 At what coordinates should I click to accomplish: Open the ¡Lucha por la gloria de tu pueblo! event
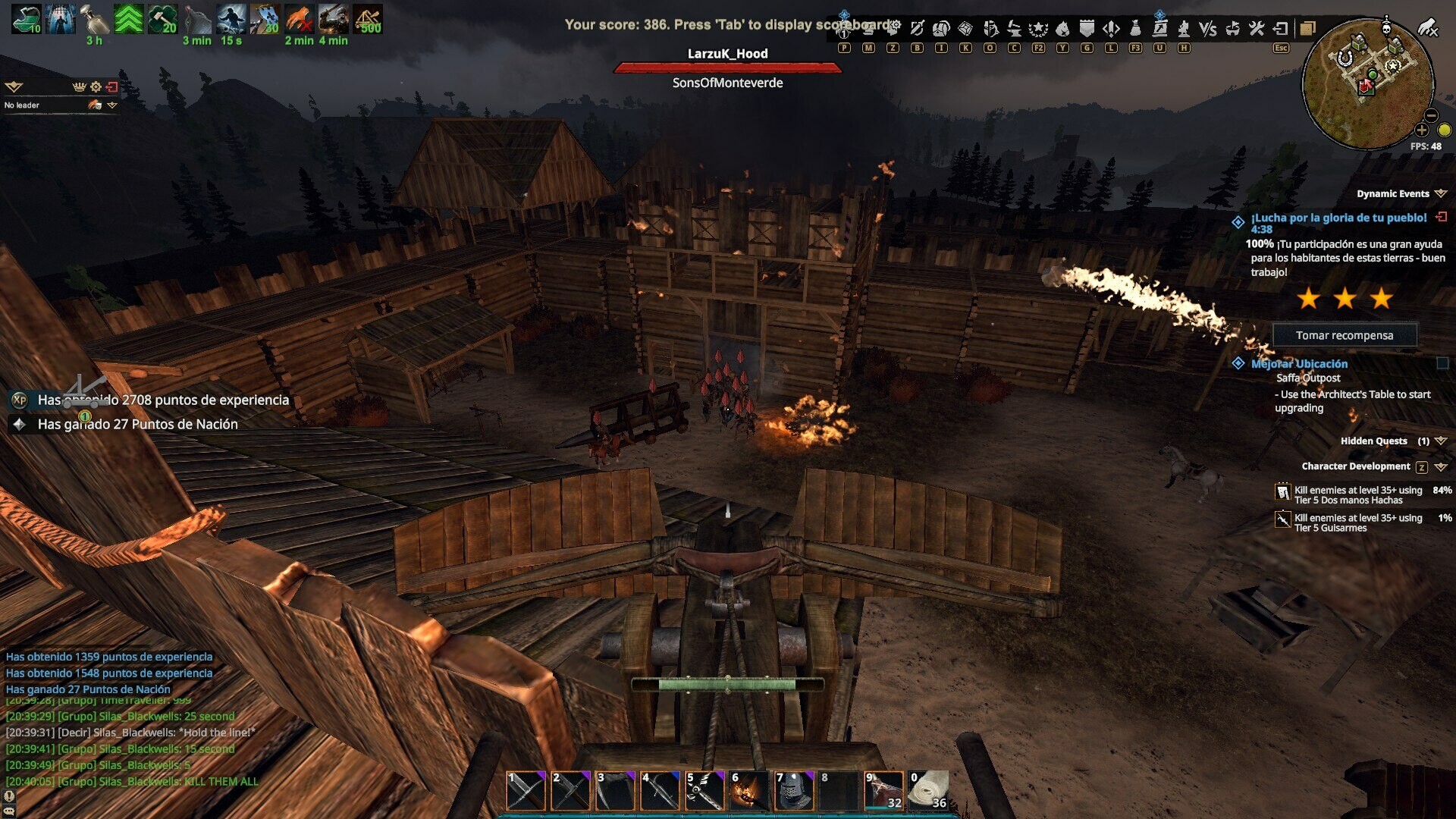click(x=1338, y=218)
